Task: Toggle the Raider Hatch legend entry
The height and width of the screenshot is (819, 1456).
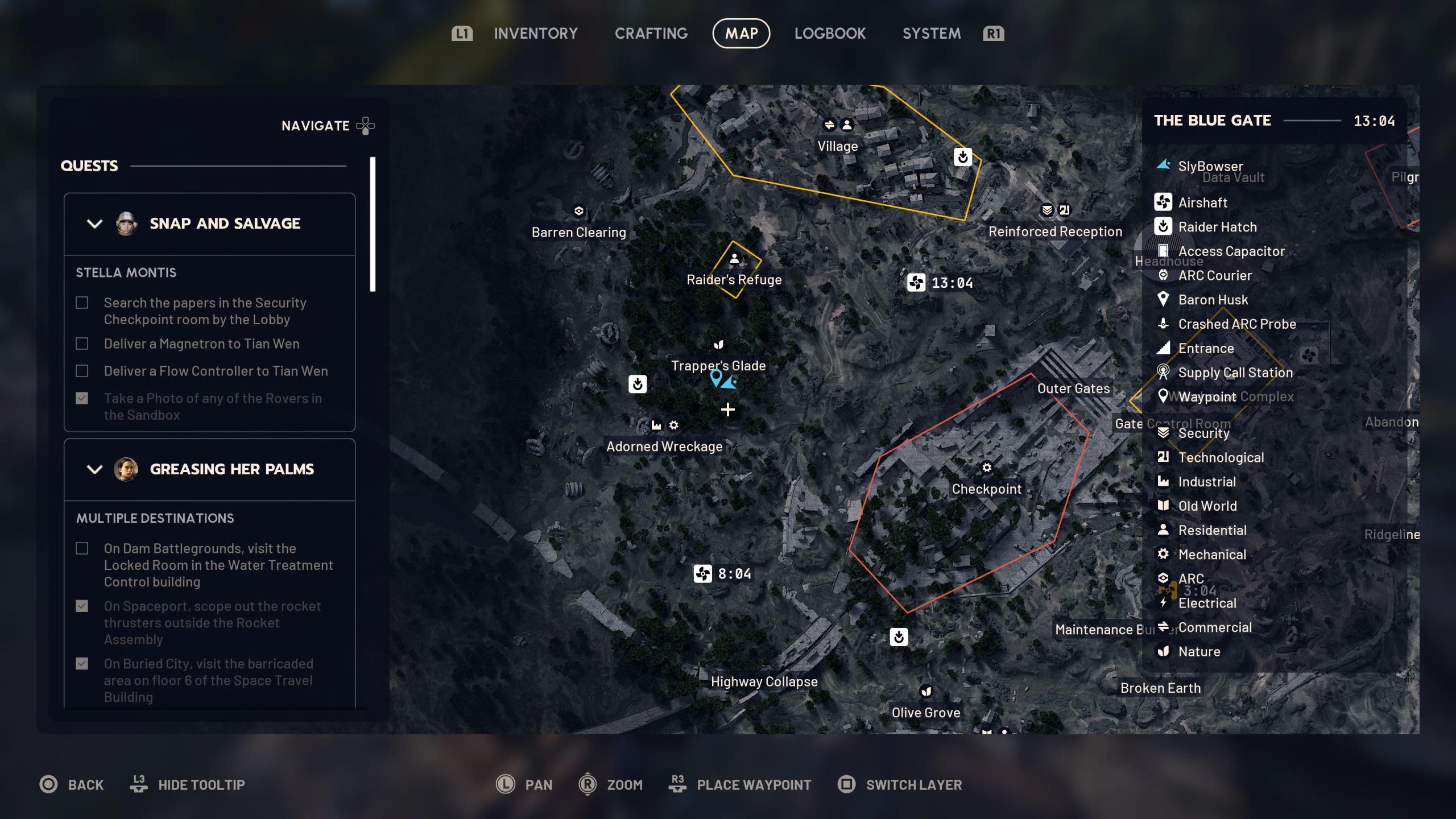Action: (1217, 227)
